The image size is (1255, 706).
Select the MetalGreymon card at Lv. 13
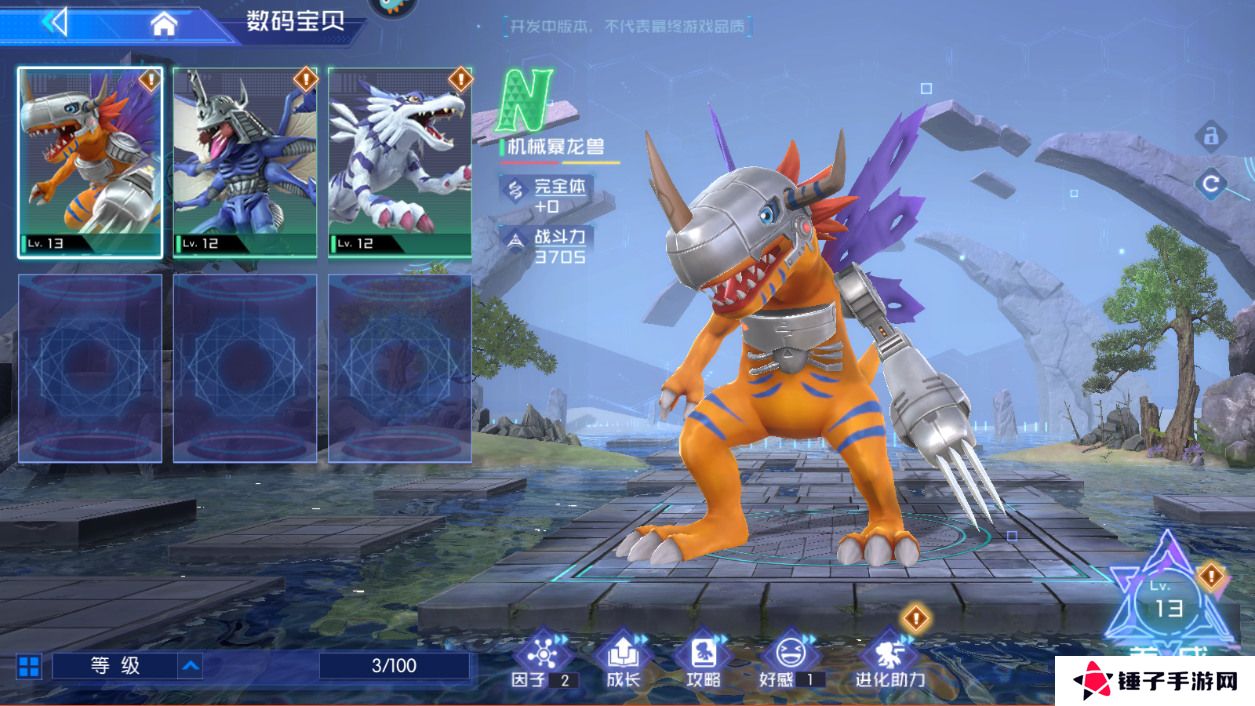[89, 162]
